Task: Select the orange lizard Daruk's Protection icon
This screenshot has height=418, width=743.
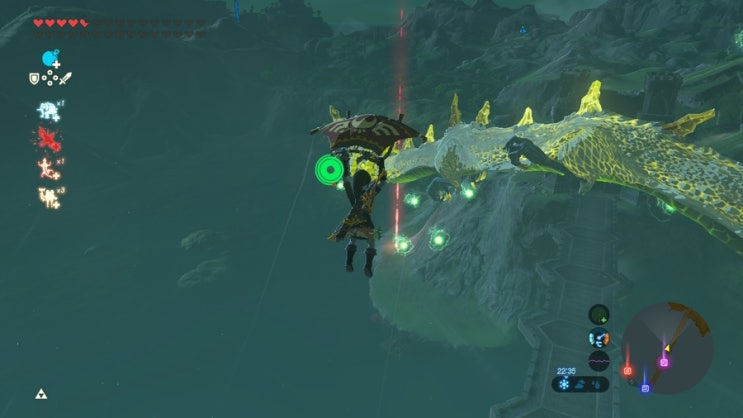Action: 48,166
